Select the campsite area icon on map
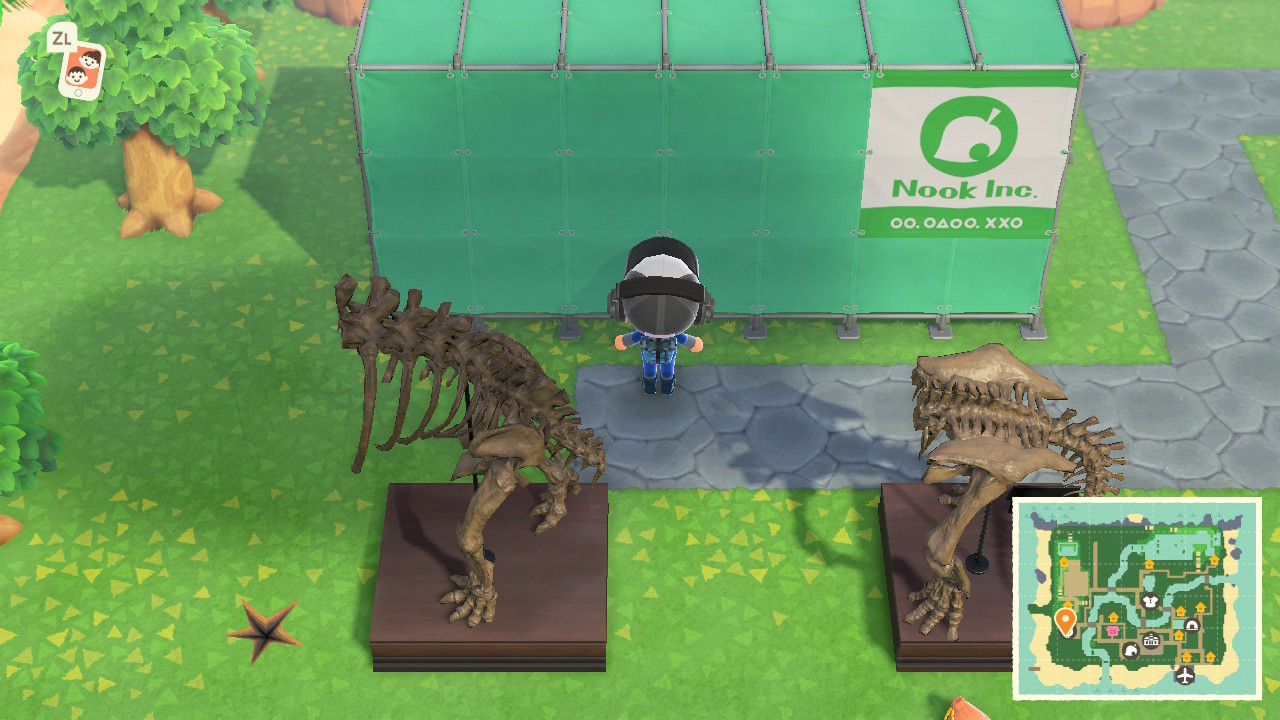The width and height of the screenshot is (1280, 720). click(1068, 547)
